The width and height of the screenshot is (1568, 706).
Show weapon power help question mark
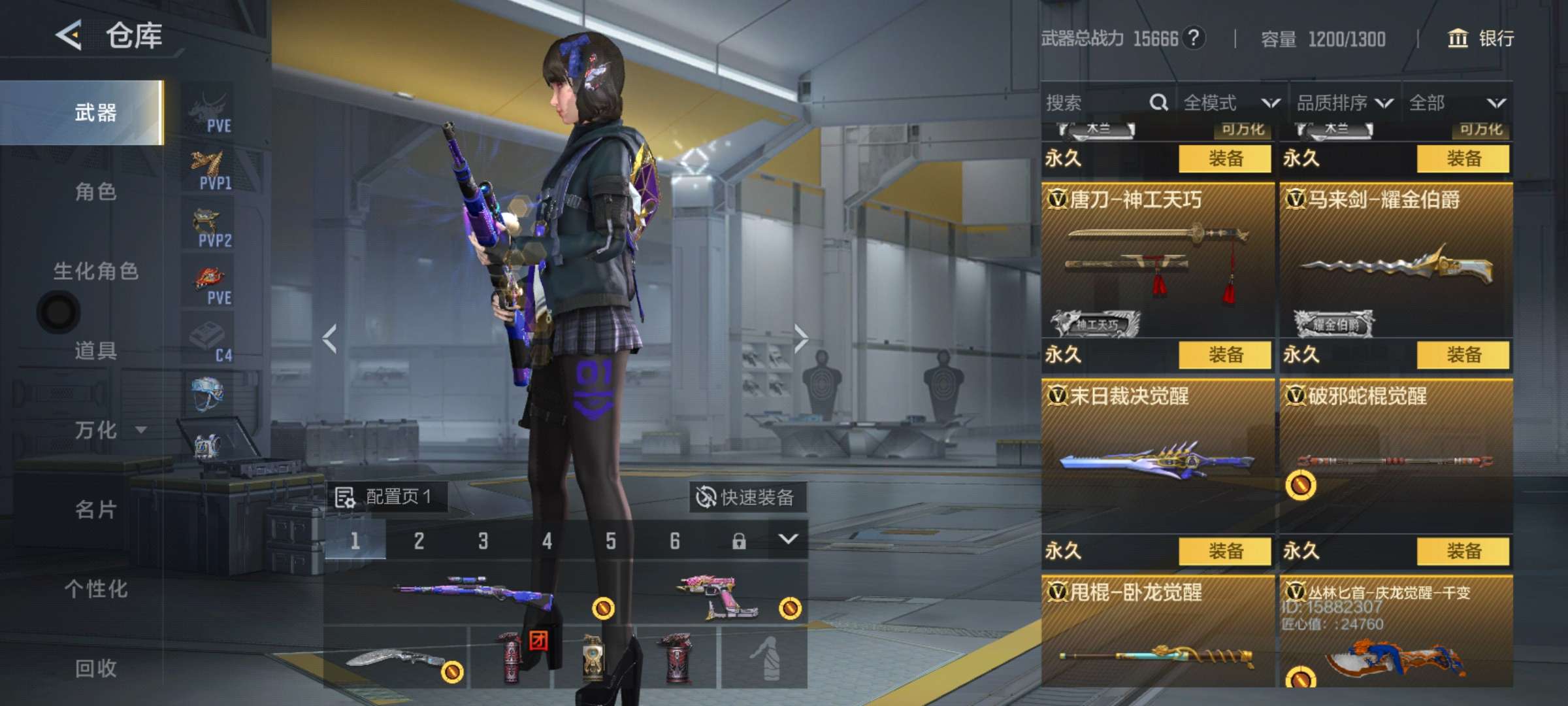coord(1194,38)
